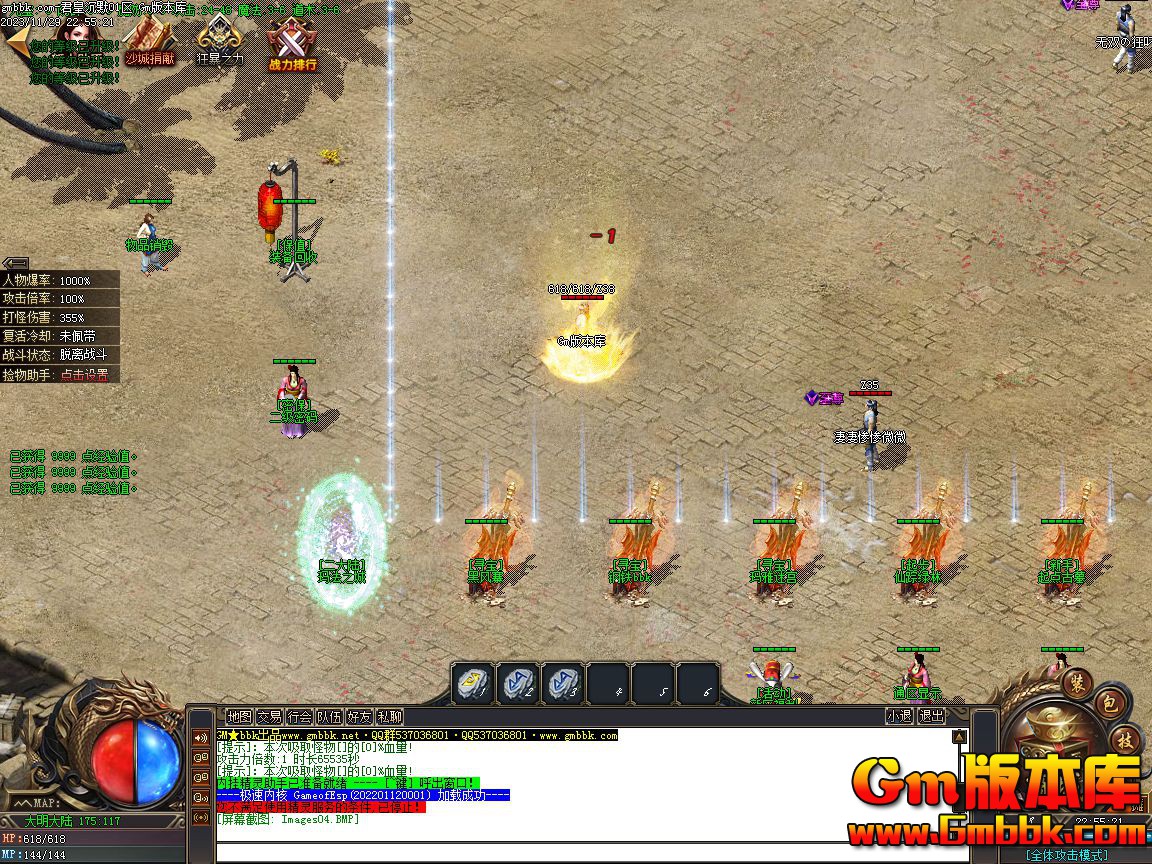Open the 行会 guild button
This screenshot has height=864, width=1152.
point(299,716)
